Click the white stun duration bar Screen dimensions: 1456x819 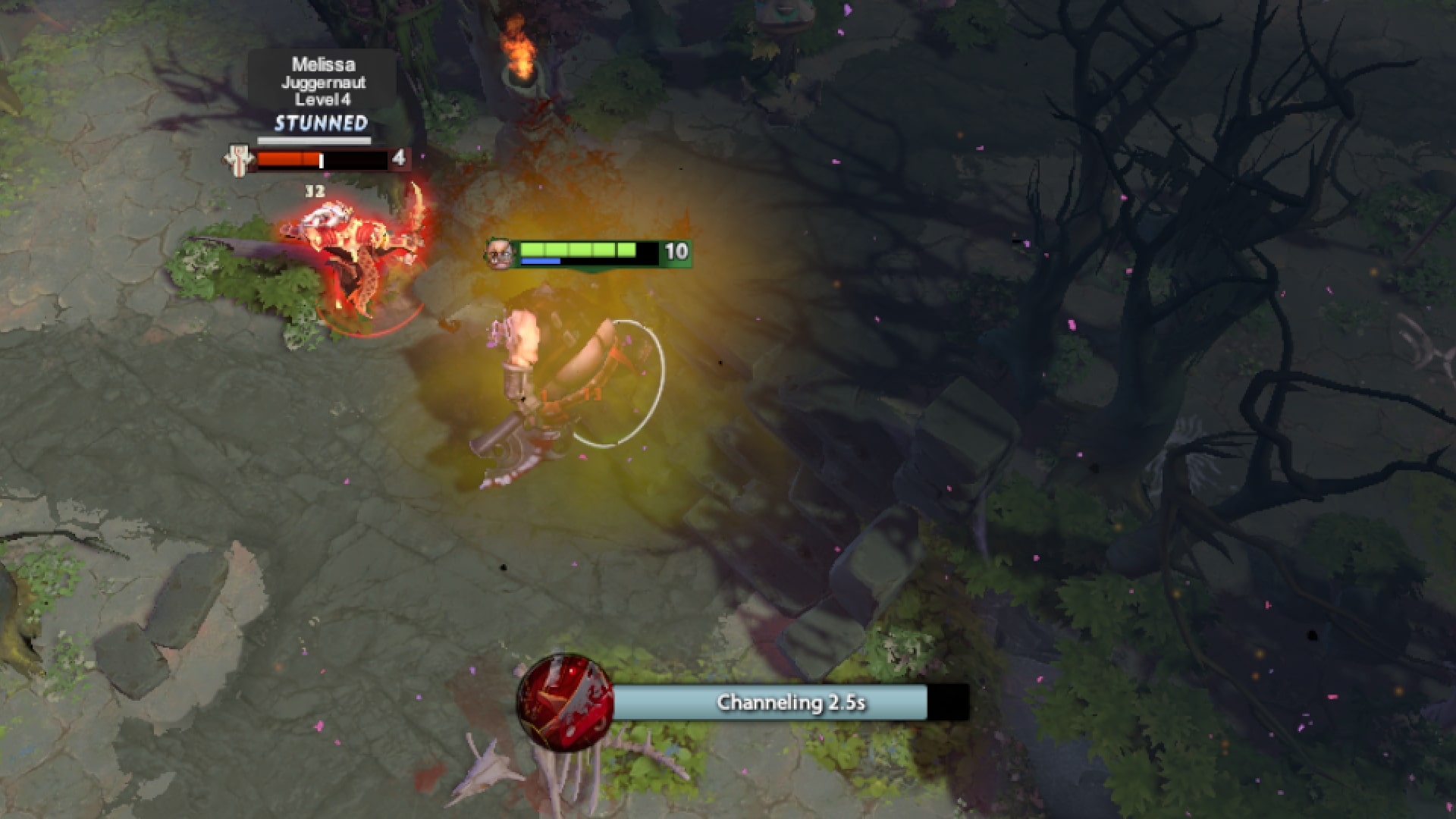point(315,141)
